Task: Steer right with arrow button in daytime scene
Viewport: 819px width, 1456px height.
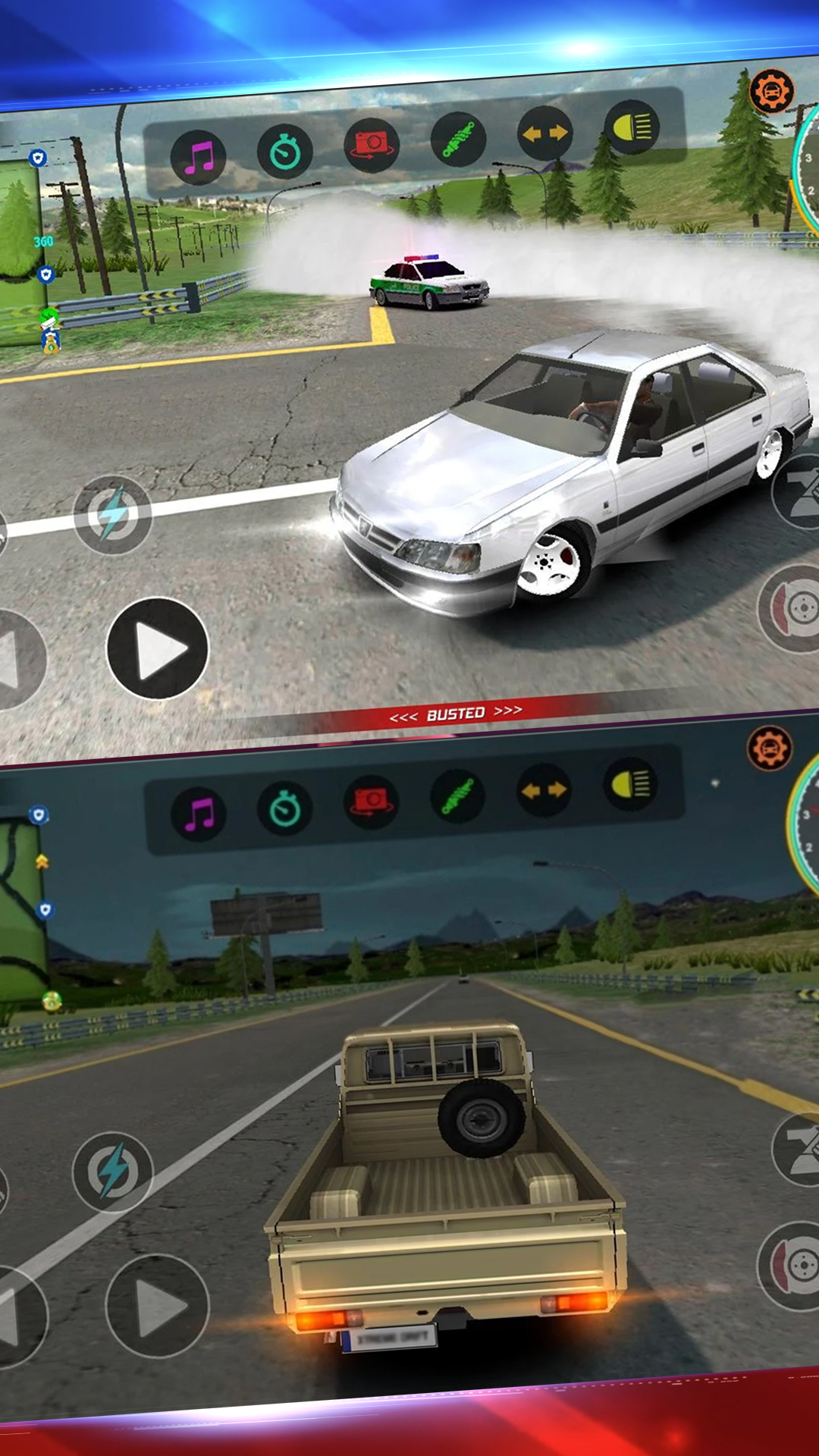Action: 158,648
